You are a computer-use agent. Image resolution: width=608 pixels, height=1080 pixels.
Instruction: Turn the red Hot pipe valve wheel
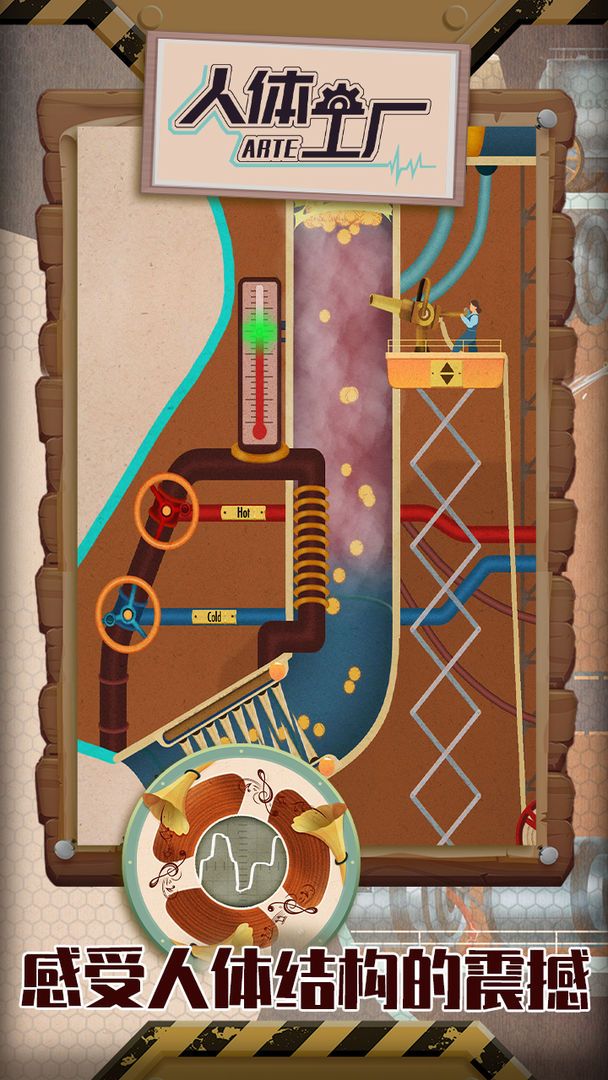[x=165, y=510]
